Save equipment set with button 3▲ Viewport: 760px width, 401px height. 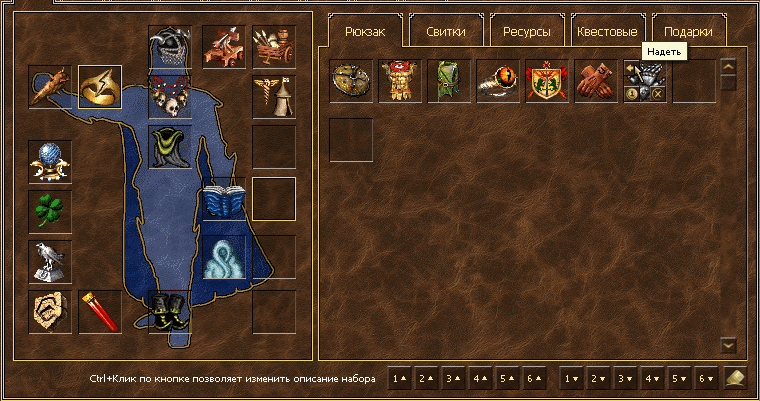tap(454, 379)
